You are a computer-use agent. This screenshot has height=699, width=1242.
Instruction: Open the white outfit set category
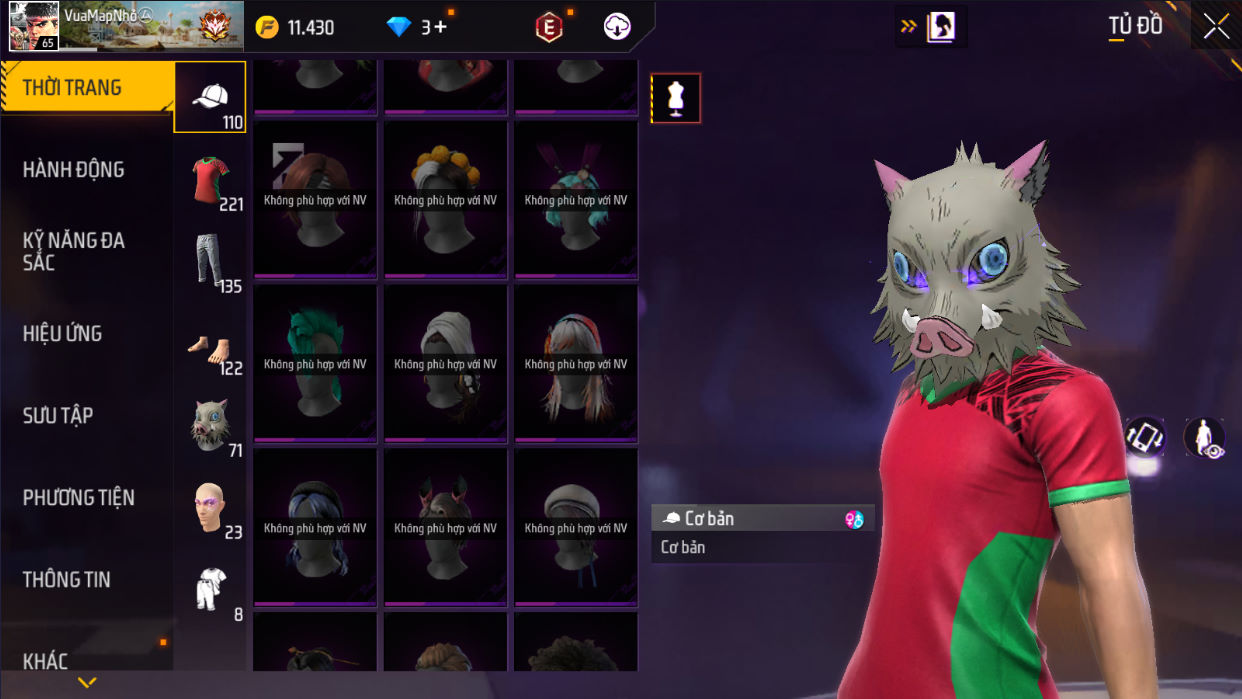(x=210, y=590)
